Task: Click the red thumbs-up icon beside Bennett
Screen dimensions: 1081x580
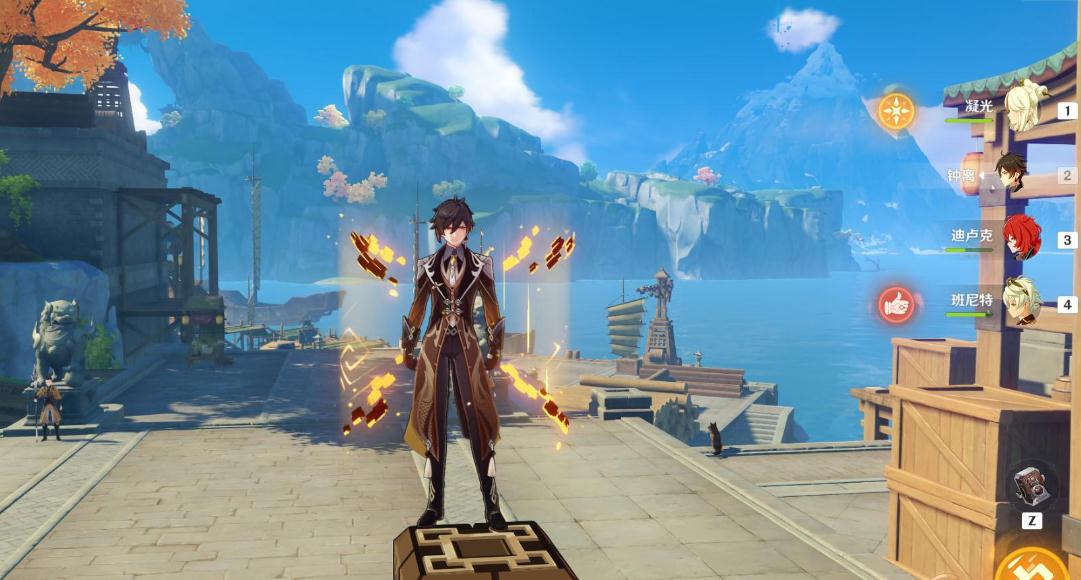Action: (897, 305)
